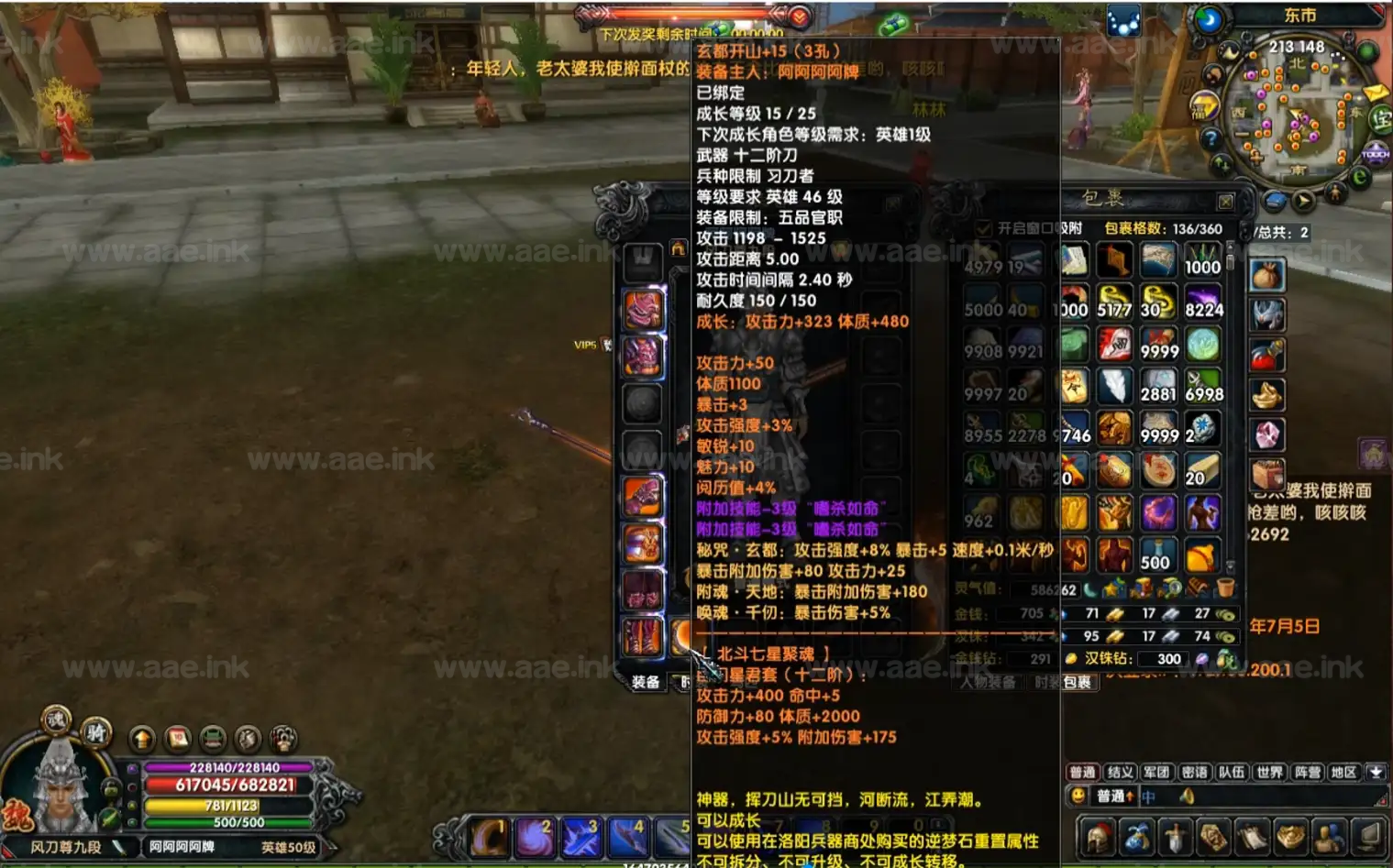This screenshot has width=1393, height=868.
Task: Activate skill in hotbar slot 1
Action: pyautogui.click(x=490, y=838)
